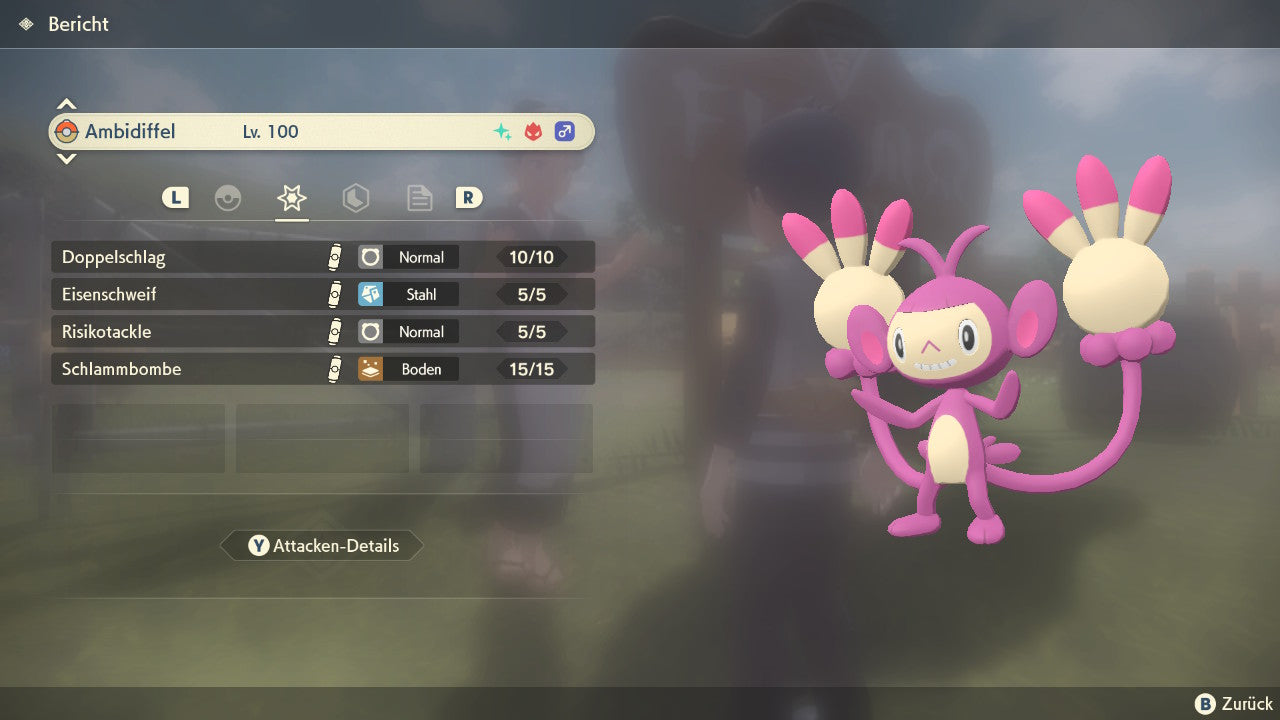1280x720 pixels.
Task: Click the Ambidiffel name bar
Action: (320, 132)
